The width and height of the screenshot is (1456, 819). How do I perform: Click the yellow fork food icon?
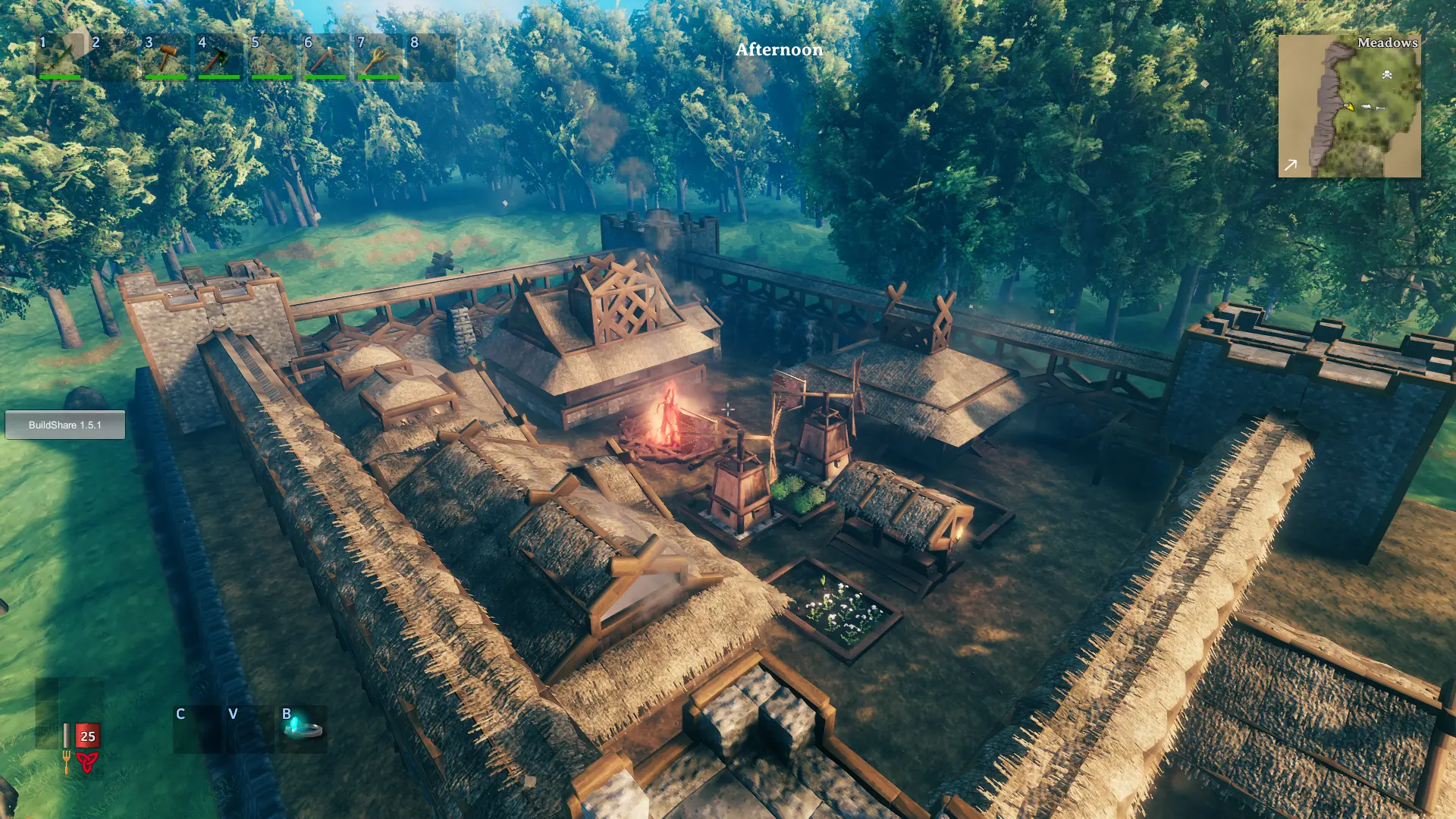click(67, 761)
